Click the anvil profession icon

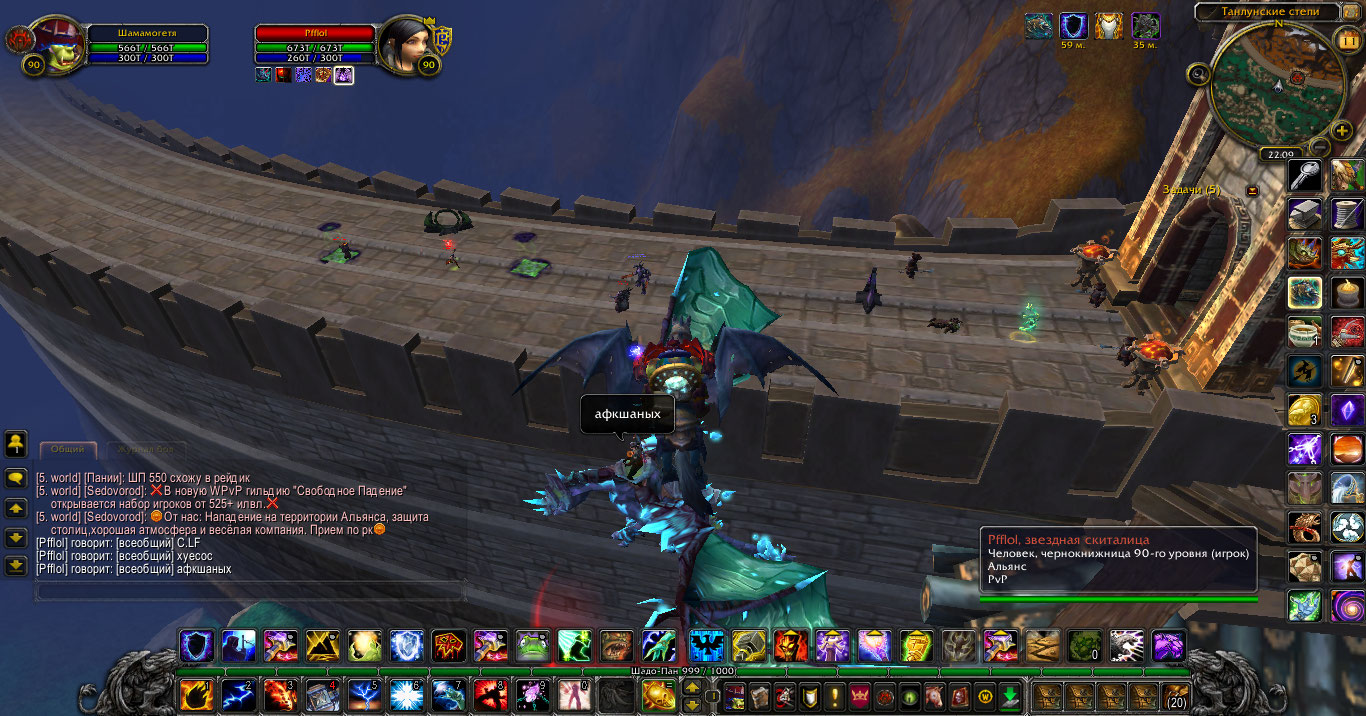[1304, 213]
